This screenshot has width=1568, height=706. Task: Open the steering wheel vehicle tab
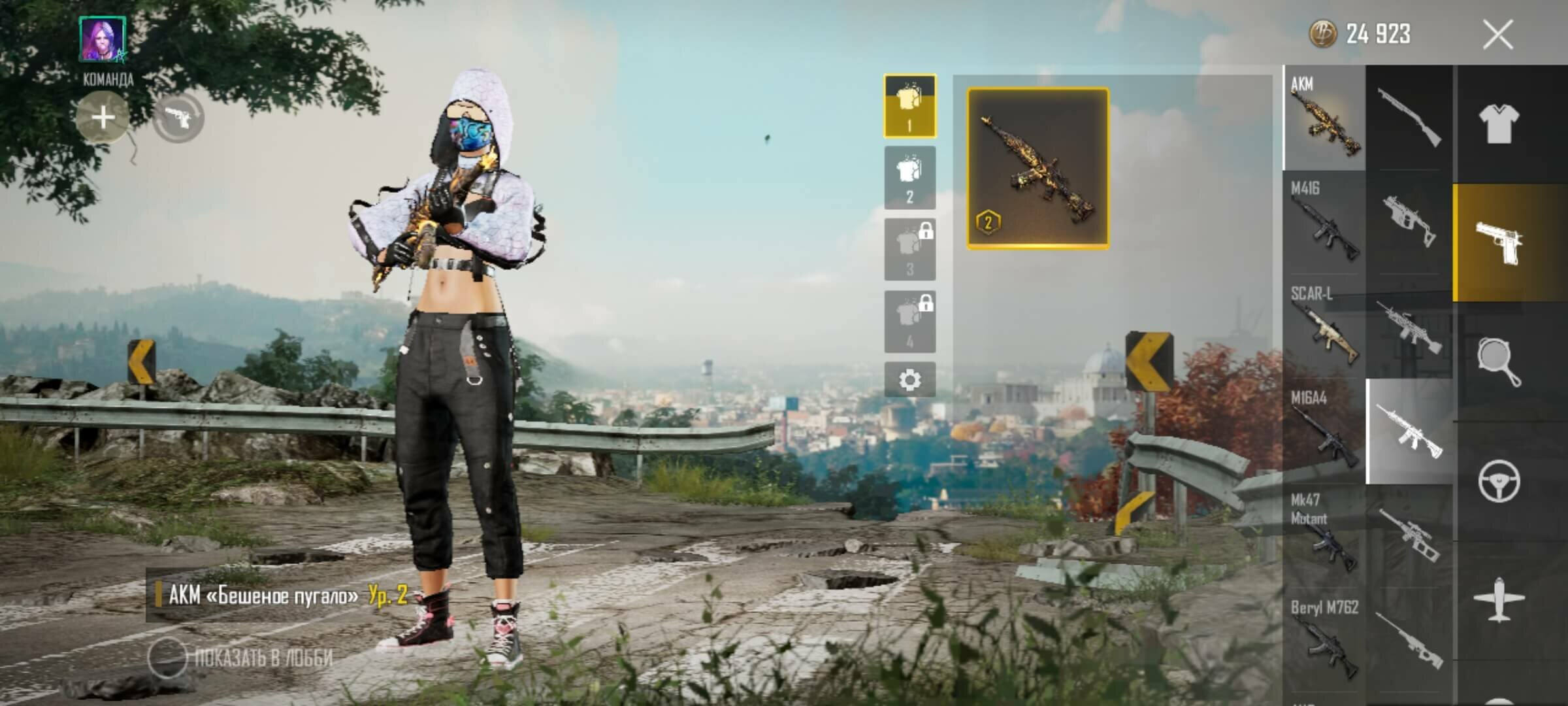tap(1498, 480)
